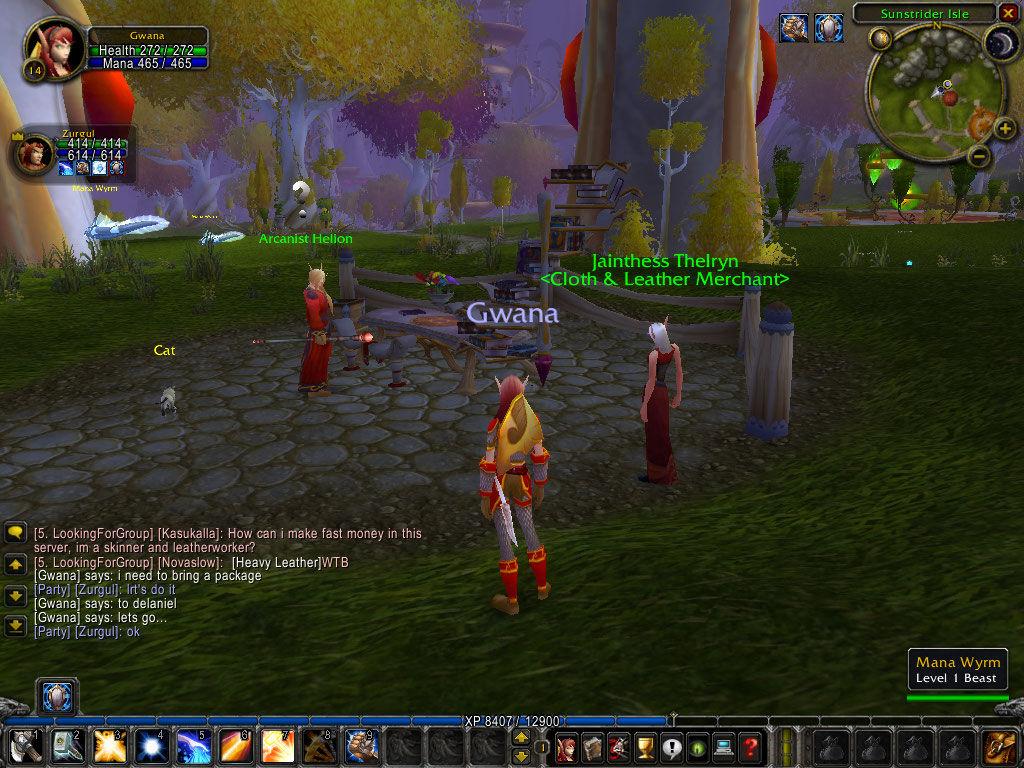Image resolution: width=1024 pixels, height=768 pixels.
Task: Use the fist ability in slot 9
Action: [360, 746]
